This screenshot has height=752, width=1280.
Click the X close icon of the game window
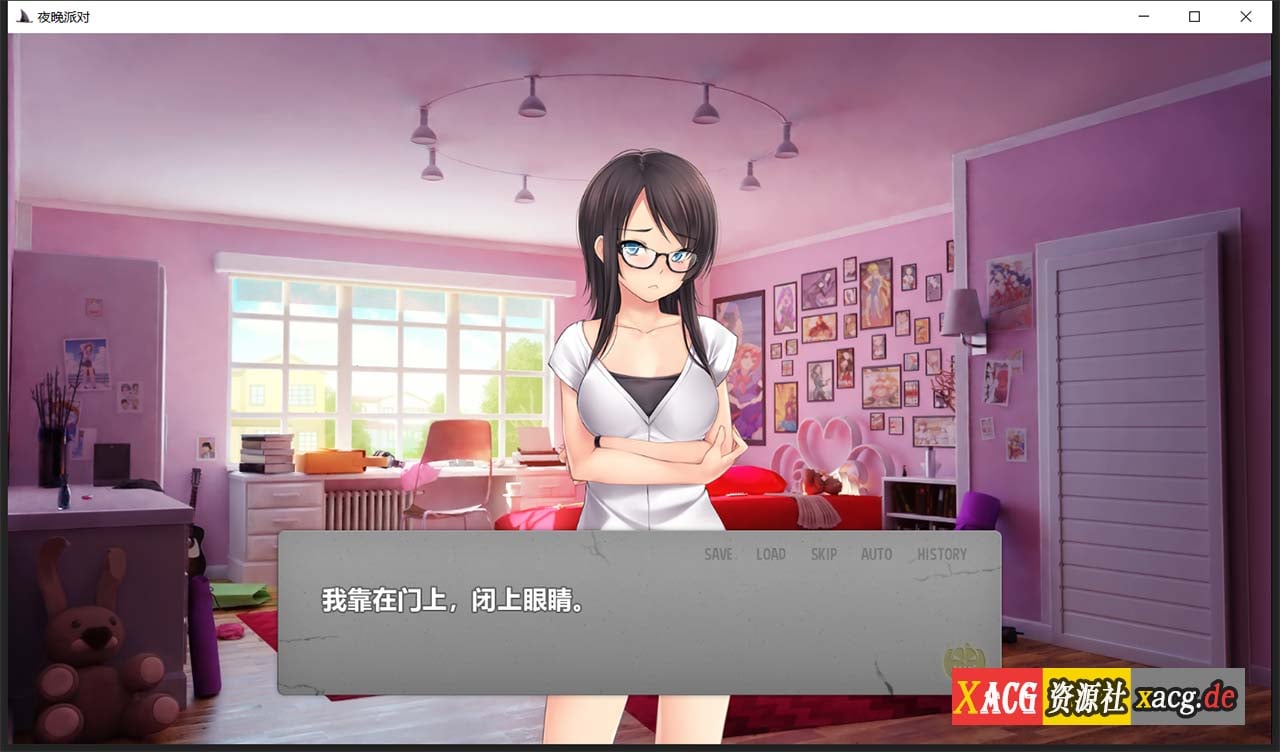point(1245,16)
